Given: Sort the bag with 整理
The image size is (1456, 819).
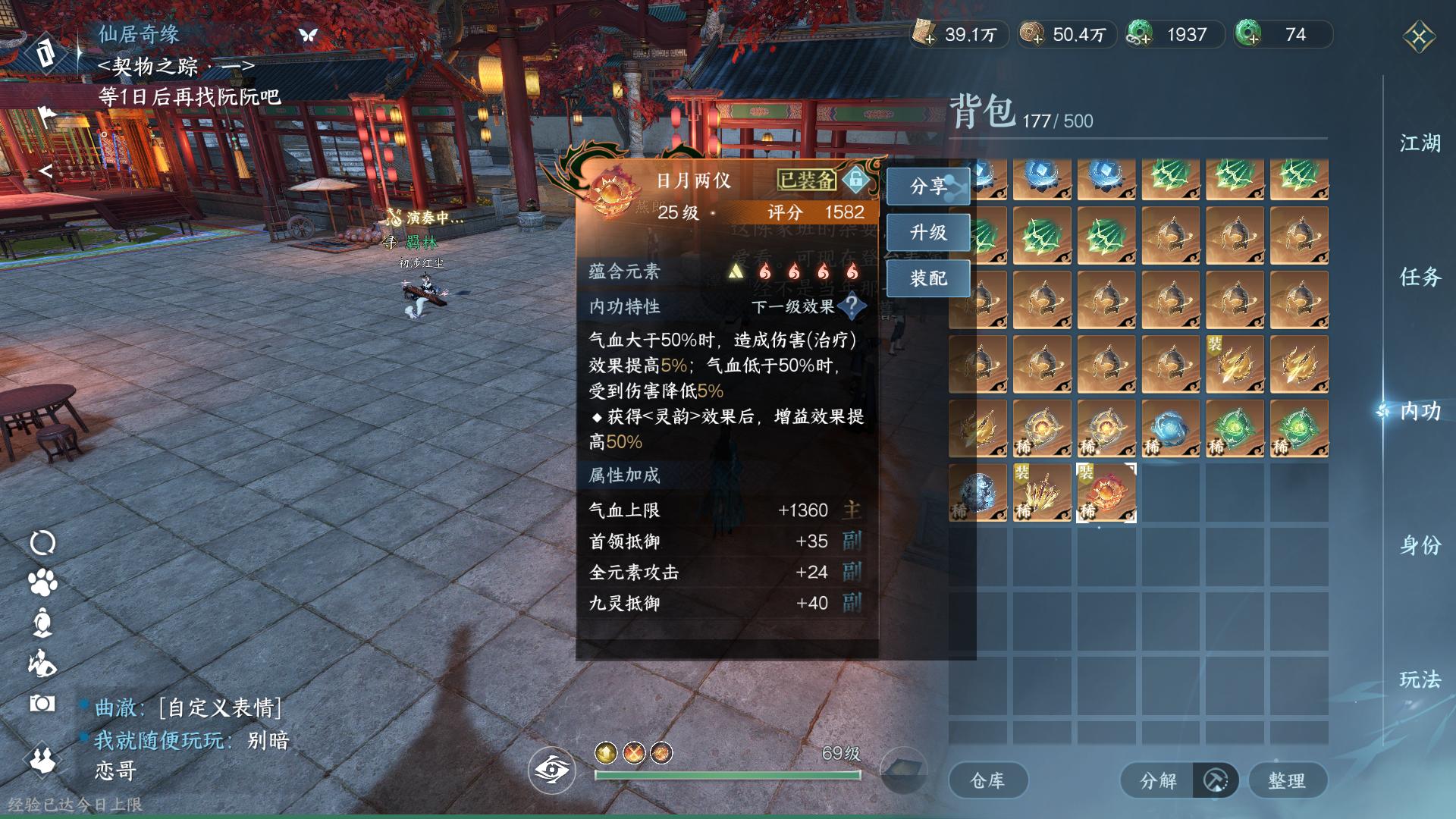Looking at the screenshot, I should (1287, 780).
